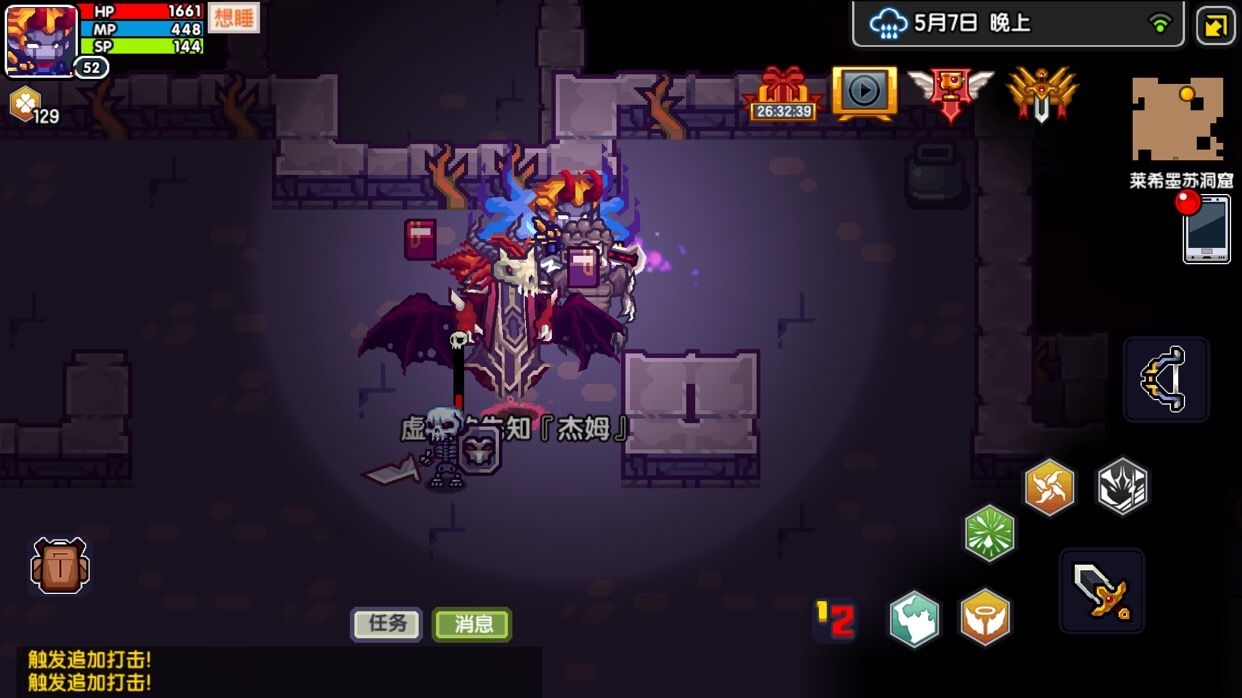The image size is (1242, 698).
Task: Activate the orange shuriken skill
Action: pyautogui.click(x=1049, y=488)
